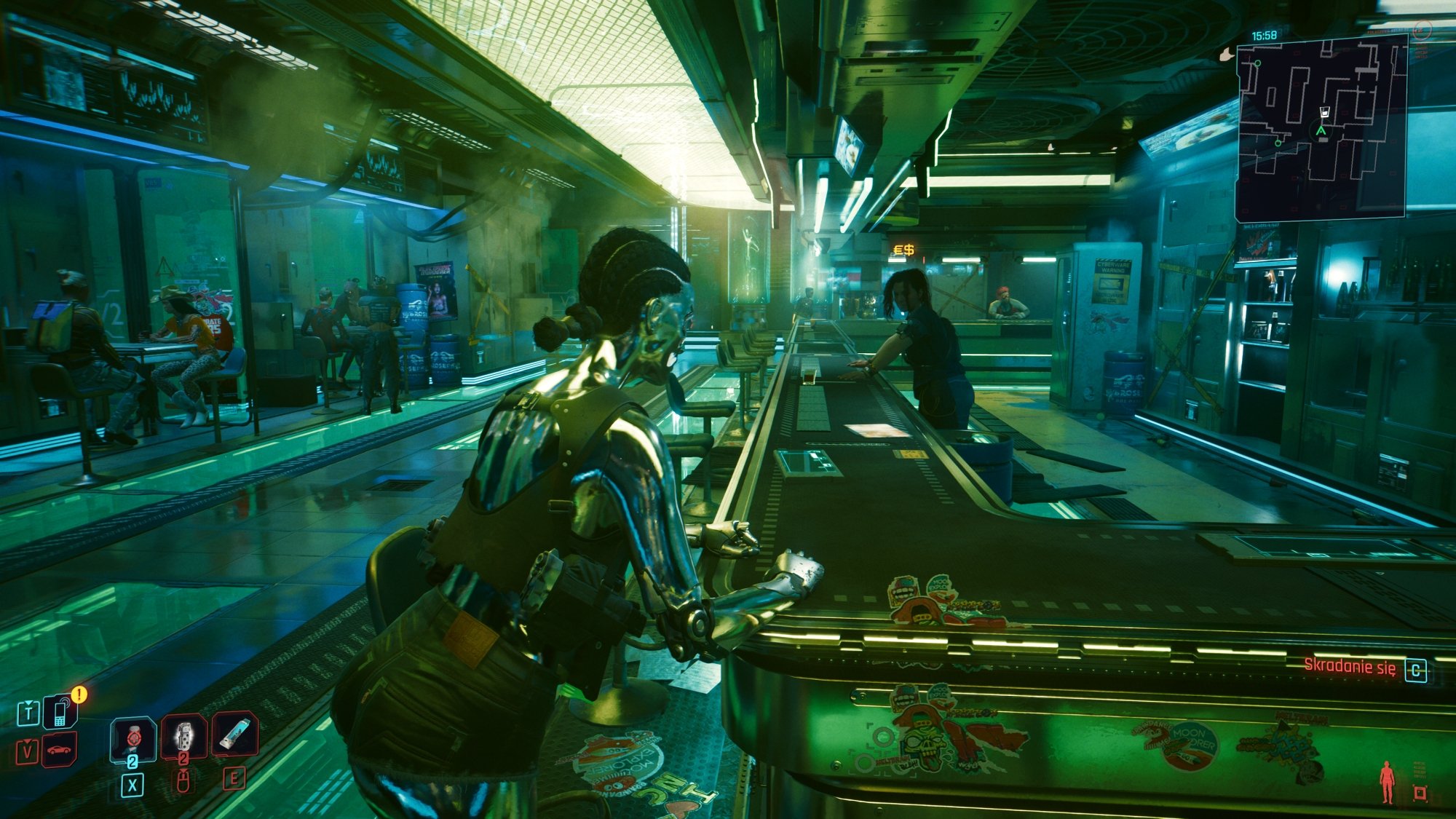Screen dimensions: 1456x819
Task: Select the grenade quick slot
Action: (183, 737)
